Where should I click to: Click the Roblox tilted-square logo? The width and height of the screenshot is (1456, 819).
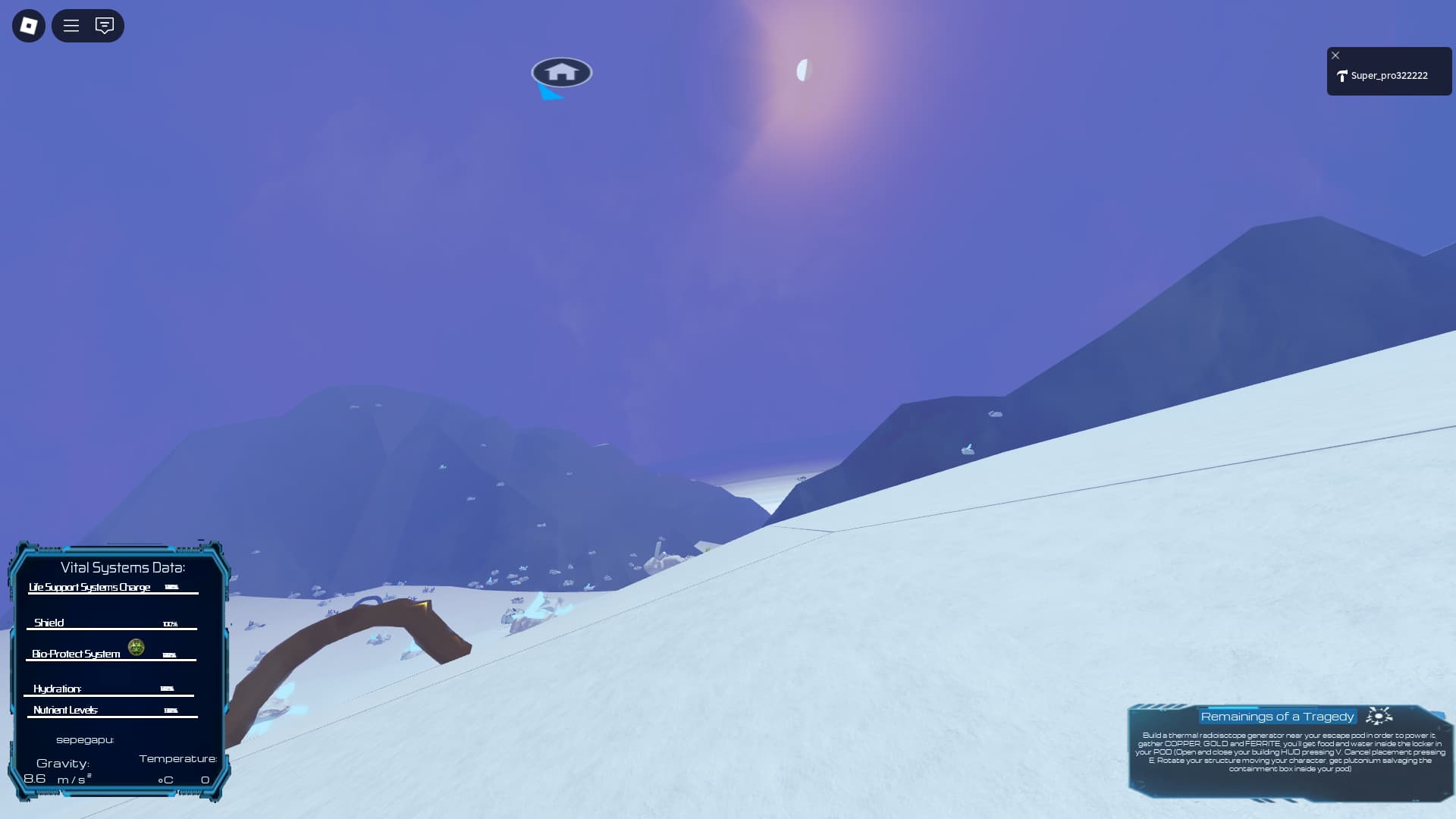tap(27, 25)
